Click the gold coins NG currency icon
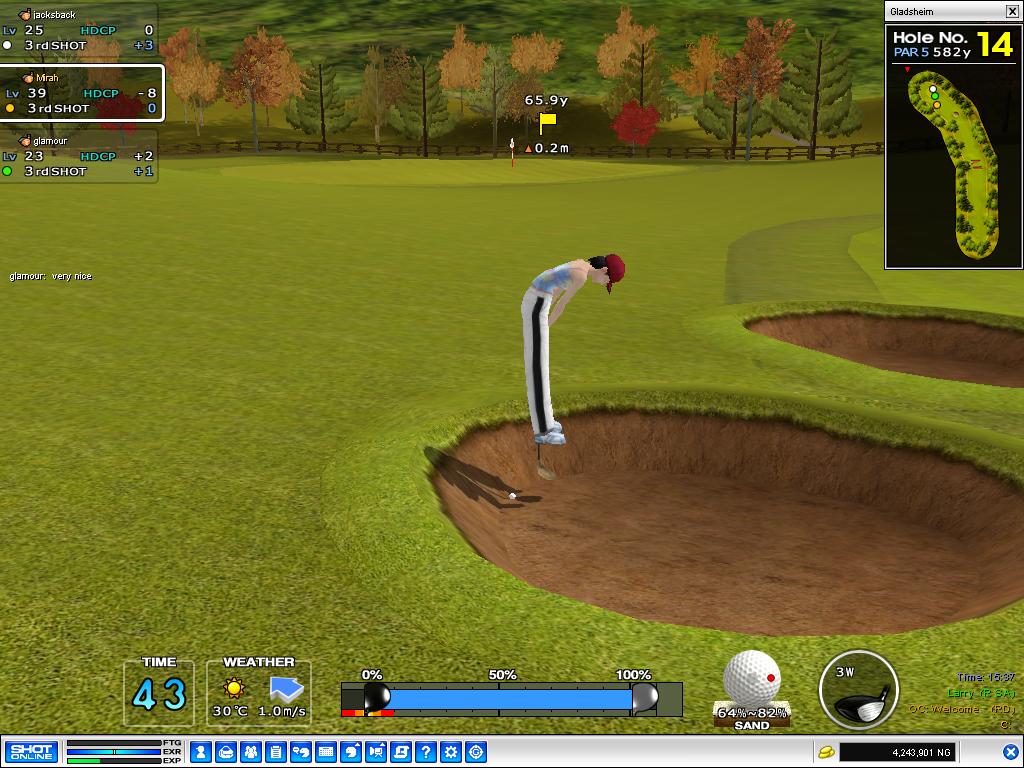The height and width of the screenshot is (768, 1024). click(x=827, y=752)
